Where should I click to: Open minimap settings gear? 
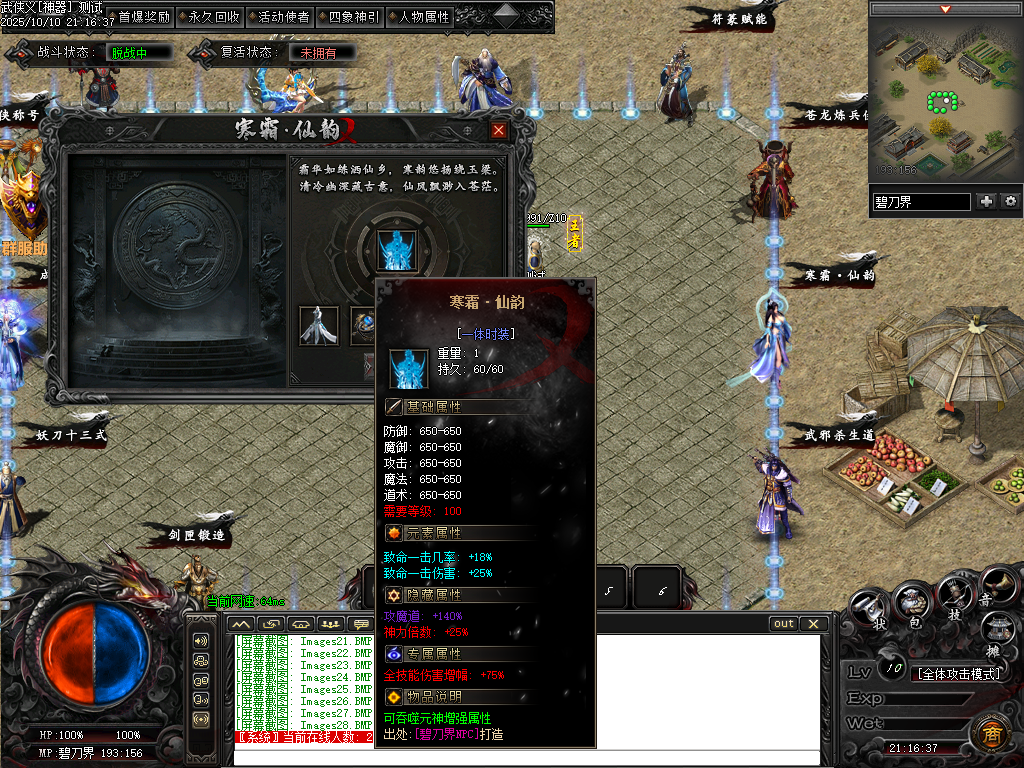[1010, 201]
